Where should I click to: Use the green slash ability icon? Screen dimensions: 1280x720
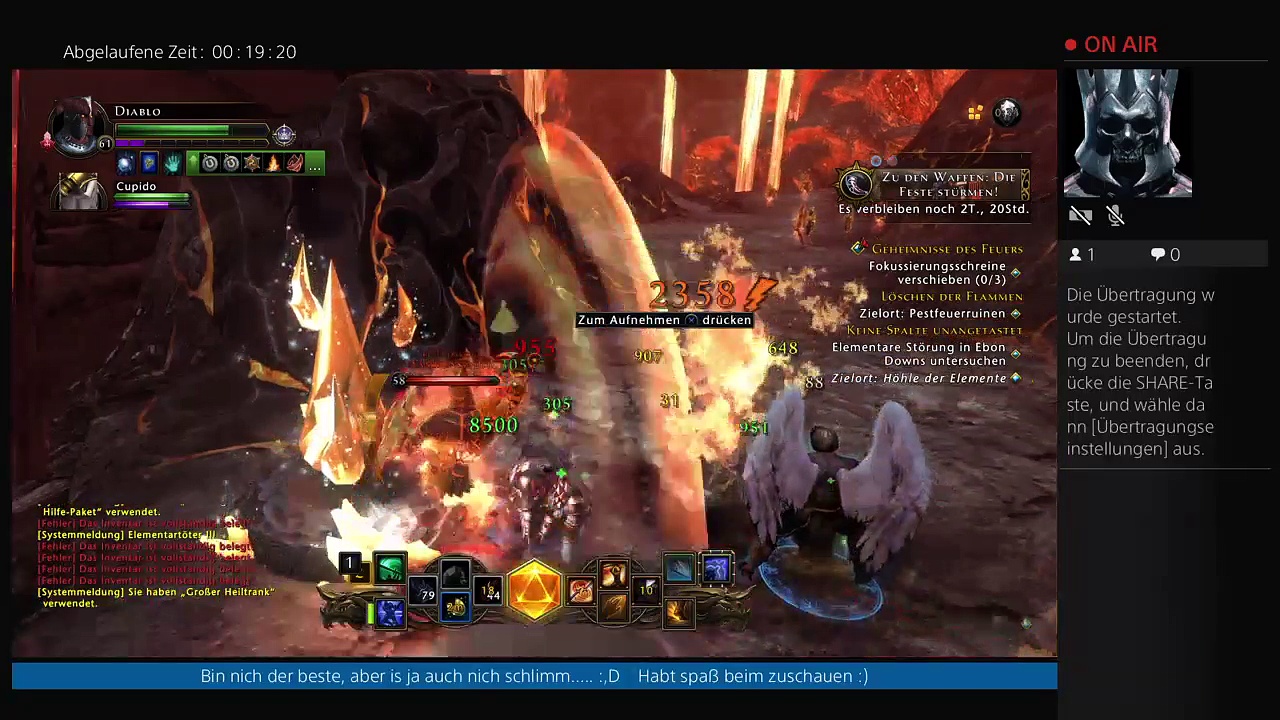[x=390, y=568]
